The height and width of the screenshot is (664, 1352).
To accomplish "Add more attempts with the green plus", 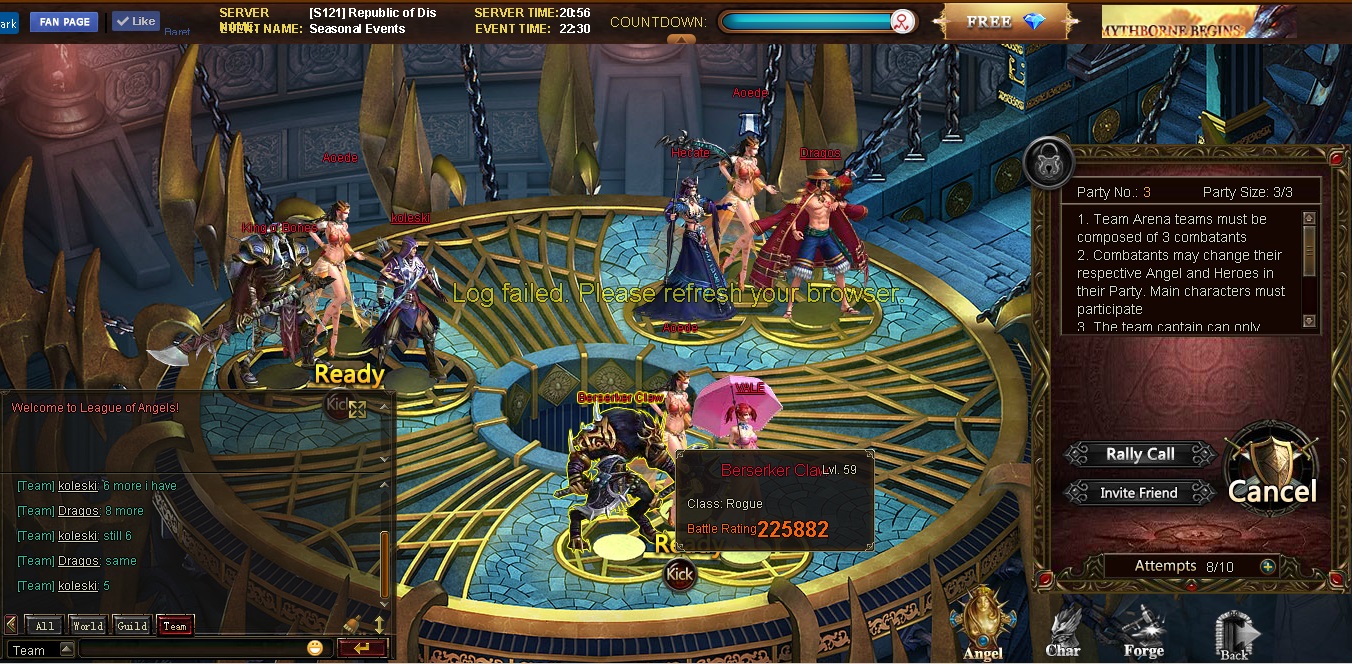I will coord(1268,566).
